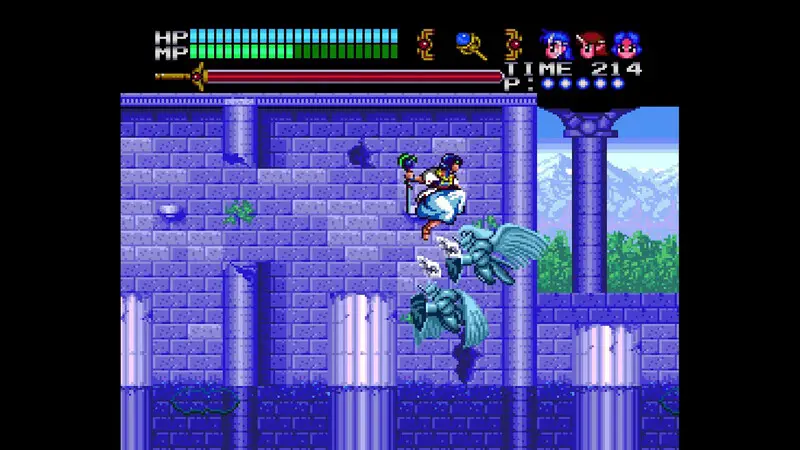Pick the blue short-haired girl portrait

(627, 45)
